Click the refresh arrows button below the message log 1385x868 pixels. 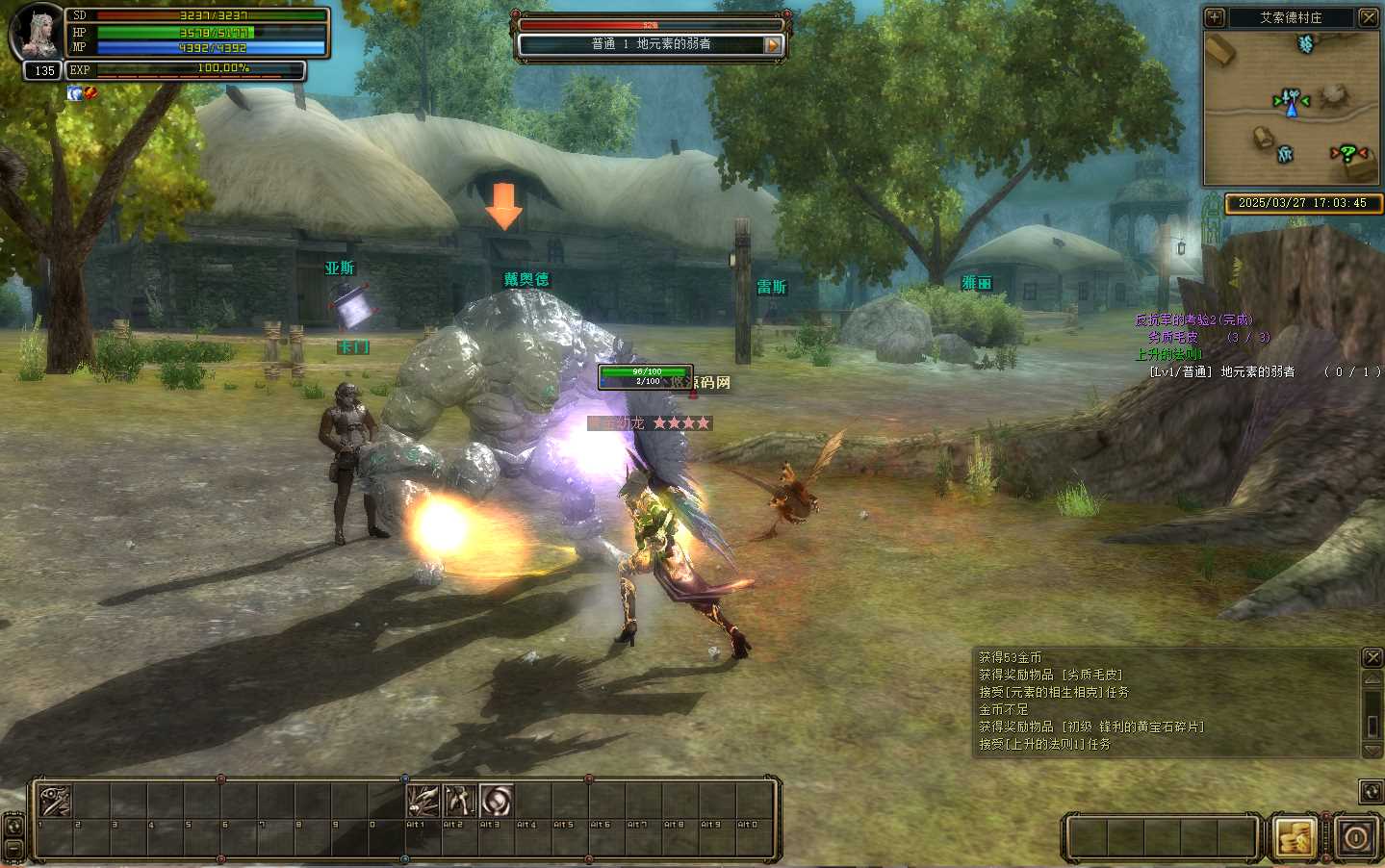pyautogui.click(x=1372, y=791)
